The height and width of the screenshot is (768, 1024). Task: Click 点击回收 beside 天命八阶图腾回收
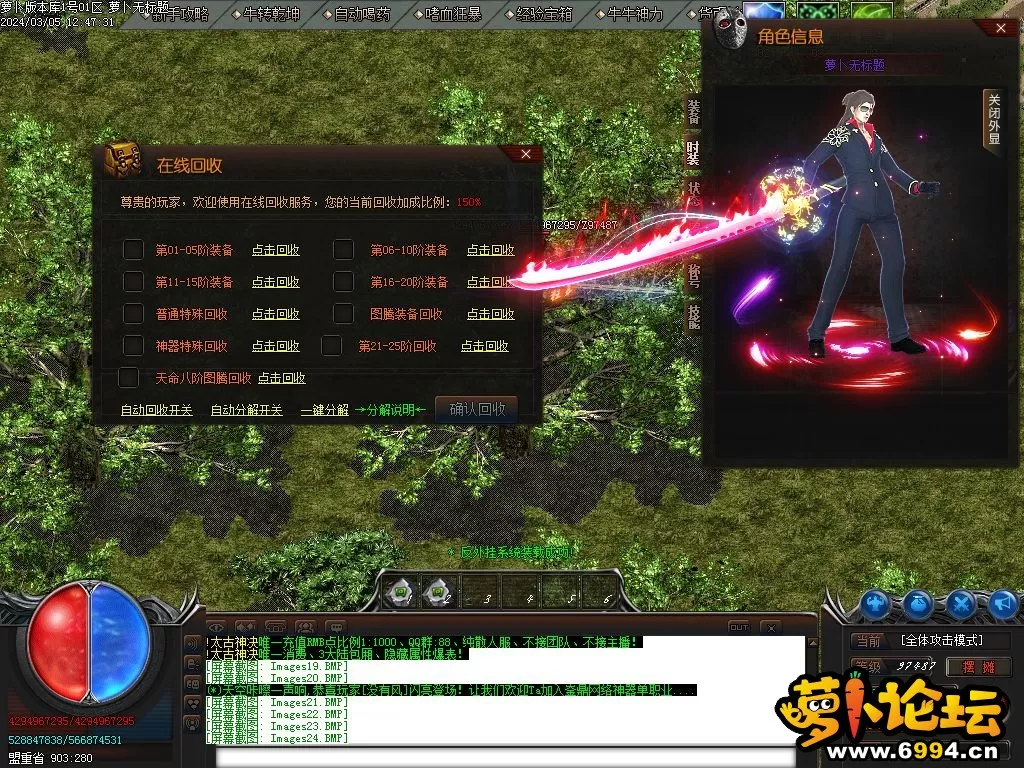281,378
